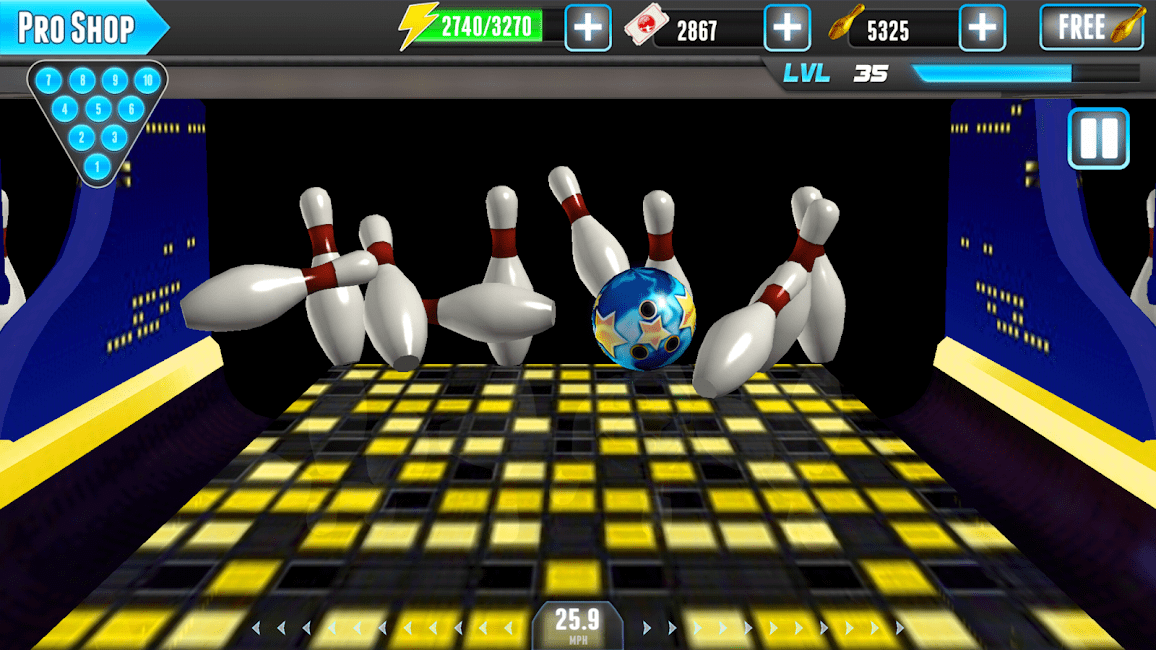Claim the FREE gold pins offer
1156x650 pixels.
click(1092, 28)
